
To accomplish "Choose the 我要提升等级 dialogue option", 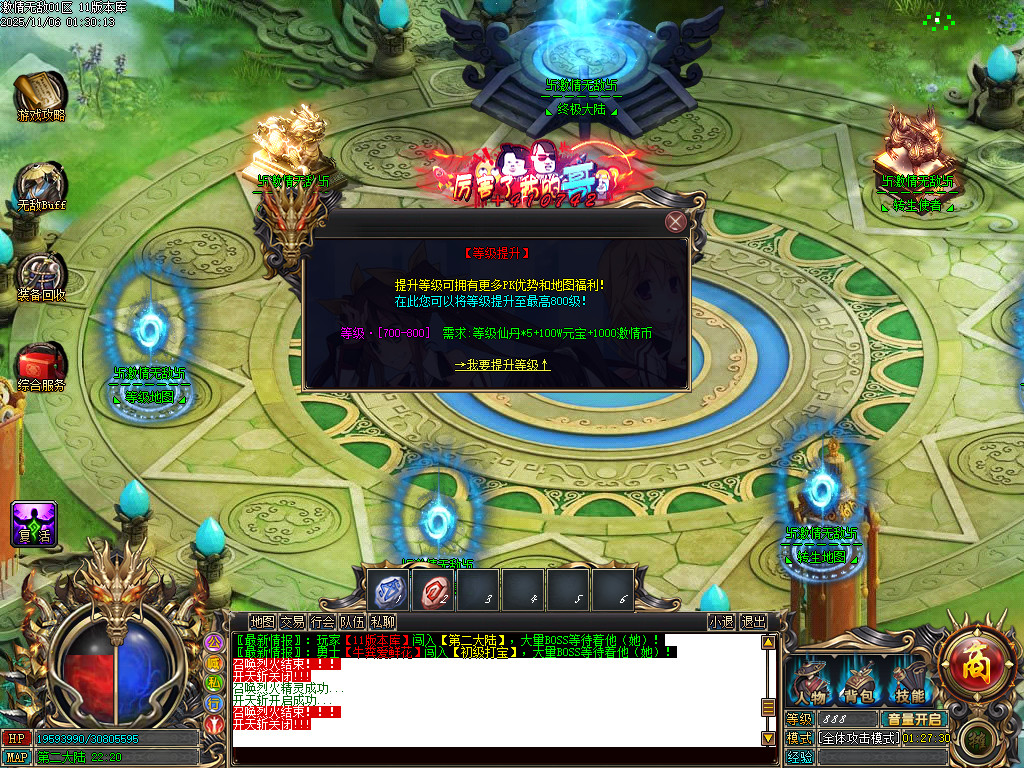I will click(502, 365).
